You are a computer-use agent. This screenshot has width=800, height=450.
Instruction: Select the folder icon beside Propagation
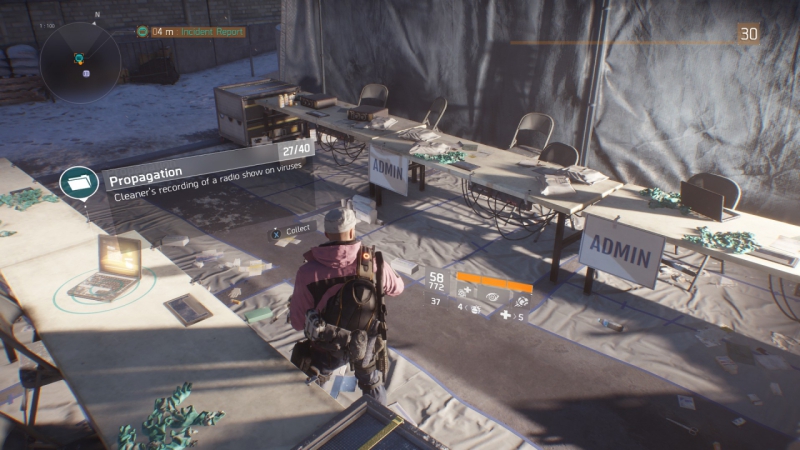pyautogui.click(x=77, y=183)
